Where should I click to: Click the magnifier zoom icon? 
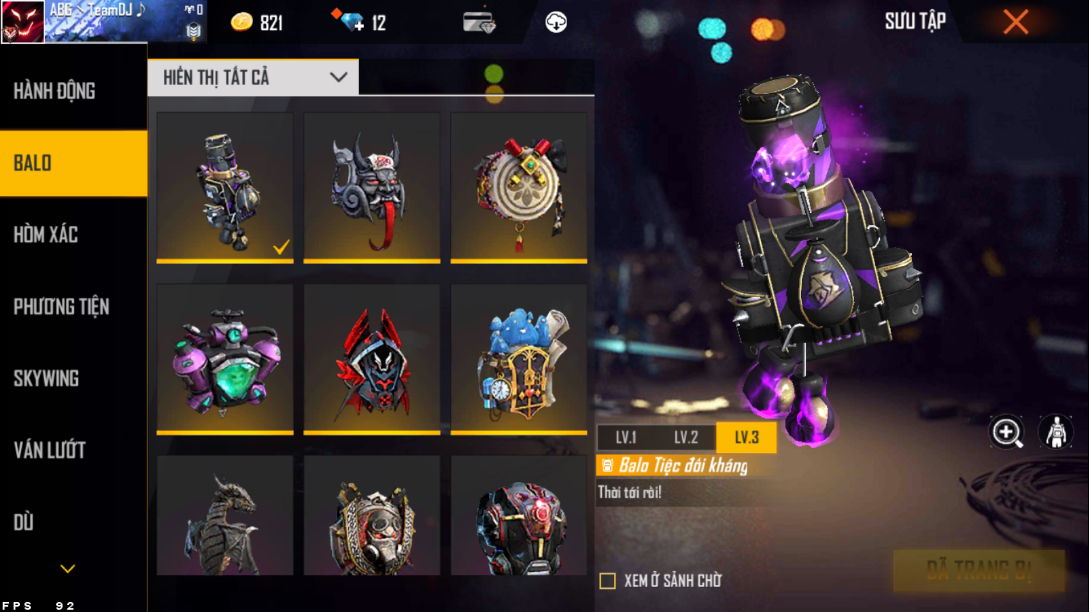(x=1006, y=432)
